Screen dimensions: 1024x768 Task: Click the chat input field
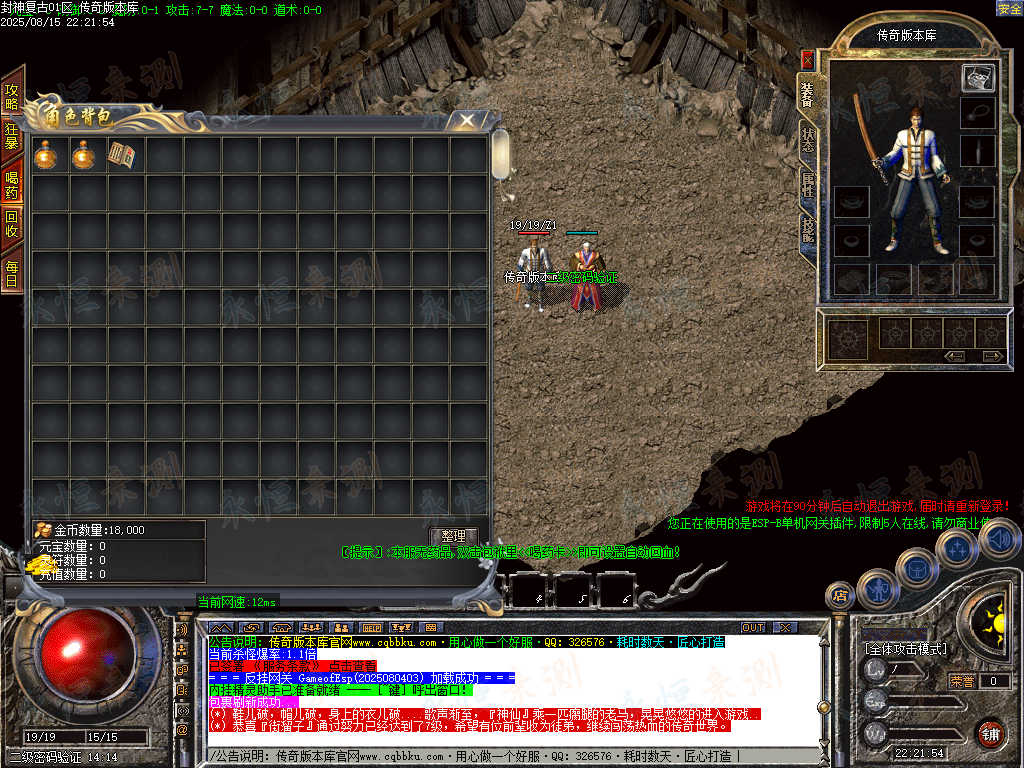coord(500,756)
